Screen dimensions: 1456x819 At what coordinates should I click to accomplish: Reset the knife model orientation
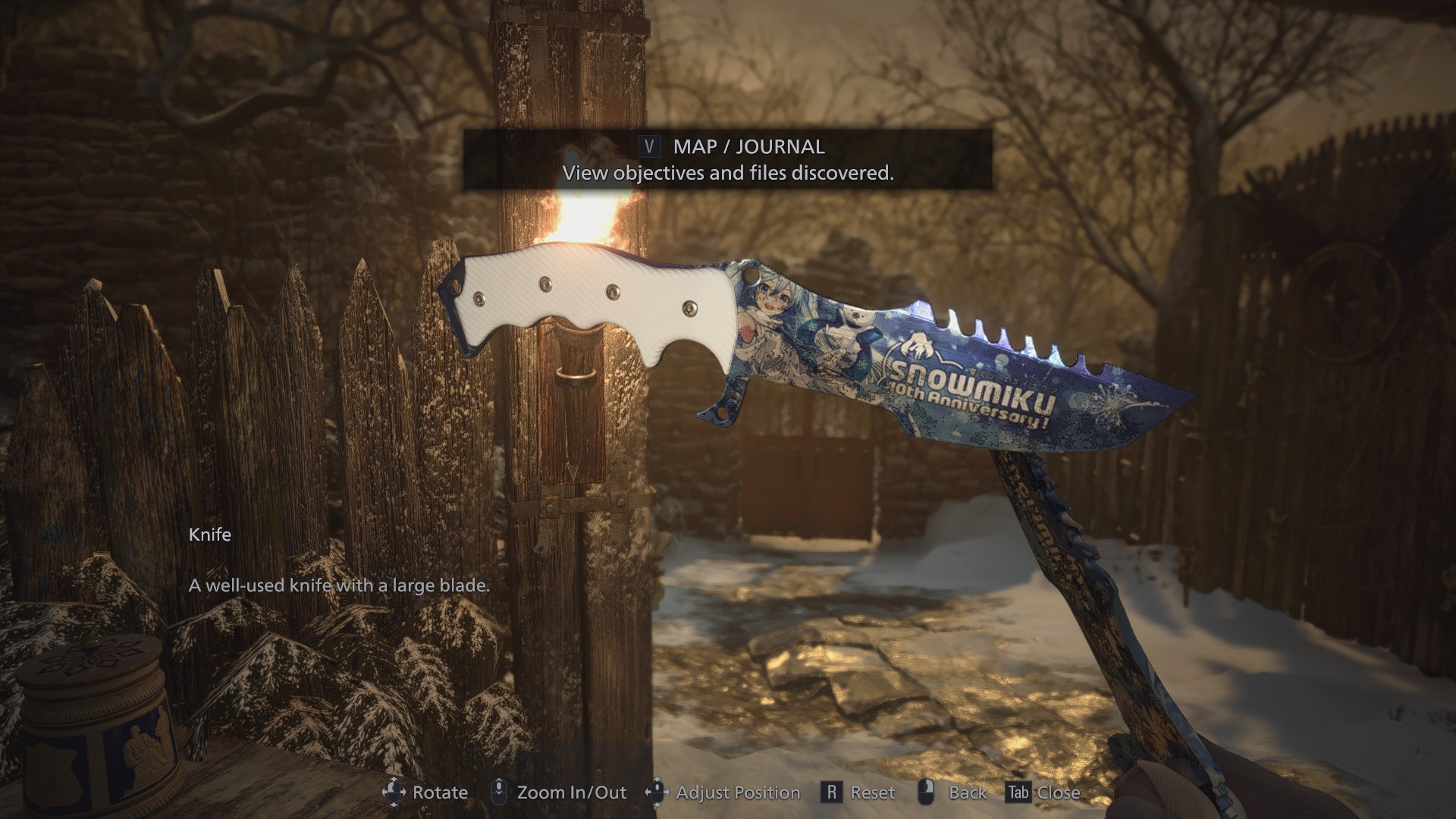tap(858, 792)
